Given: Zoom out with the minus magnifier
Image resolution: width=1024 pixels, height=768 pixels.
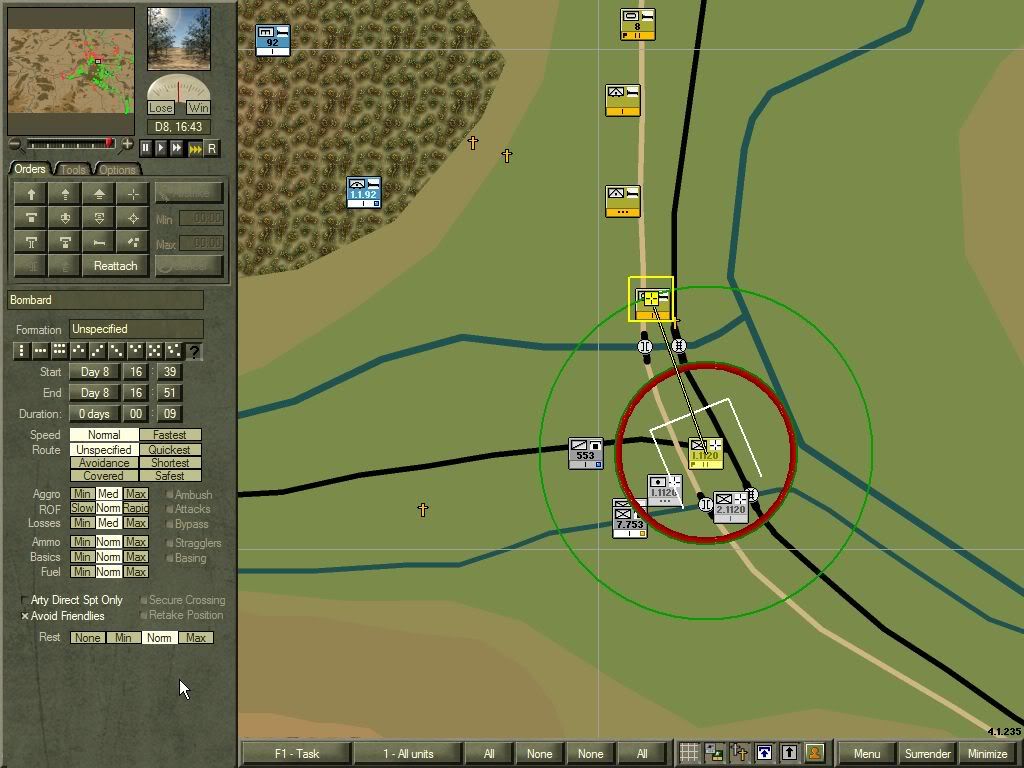Looking at the screenshot, I should click(15, 145).
